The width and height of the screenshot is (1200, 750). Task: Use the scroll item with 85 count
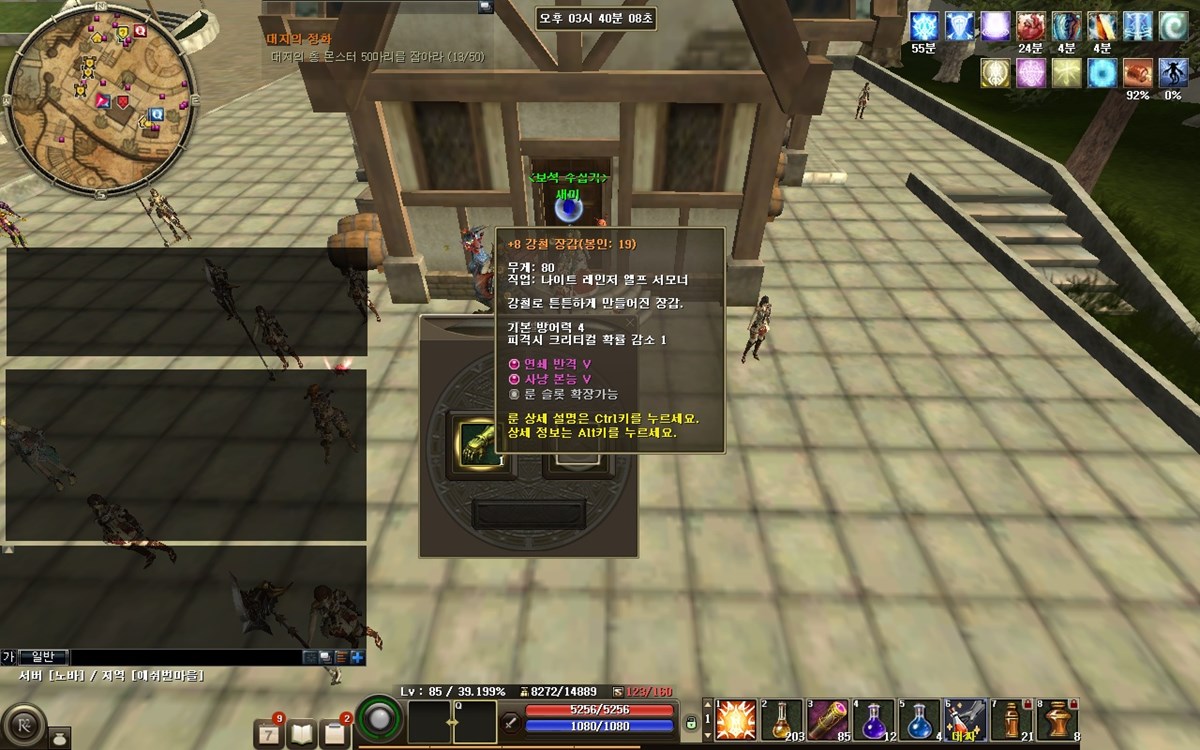[827, 720]
